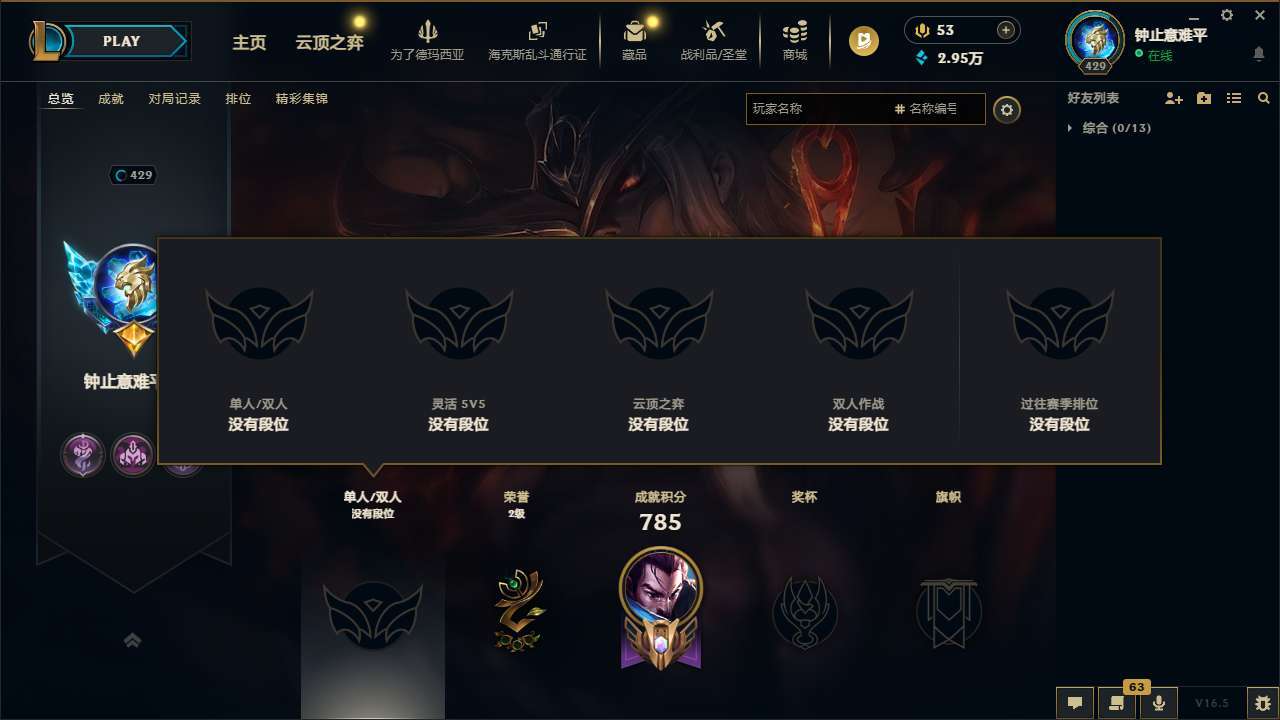Open the friend list search icon
1280x720 pixels.
[1263, 98]
